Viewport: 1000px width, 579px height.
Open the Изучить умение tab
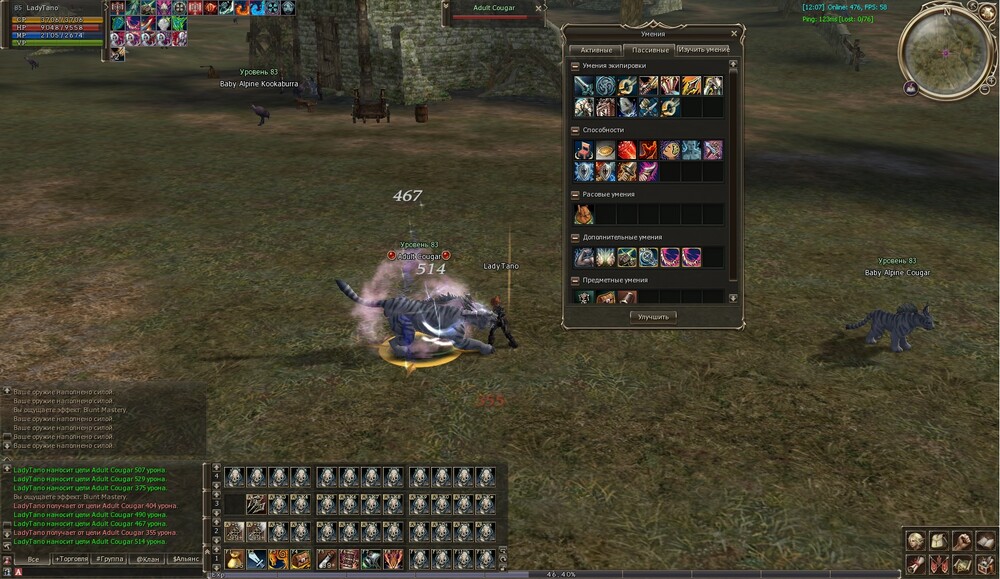[703, 49]
